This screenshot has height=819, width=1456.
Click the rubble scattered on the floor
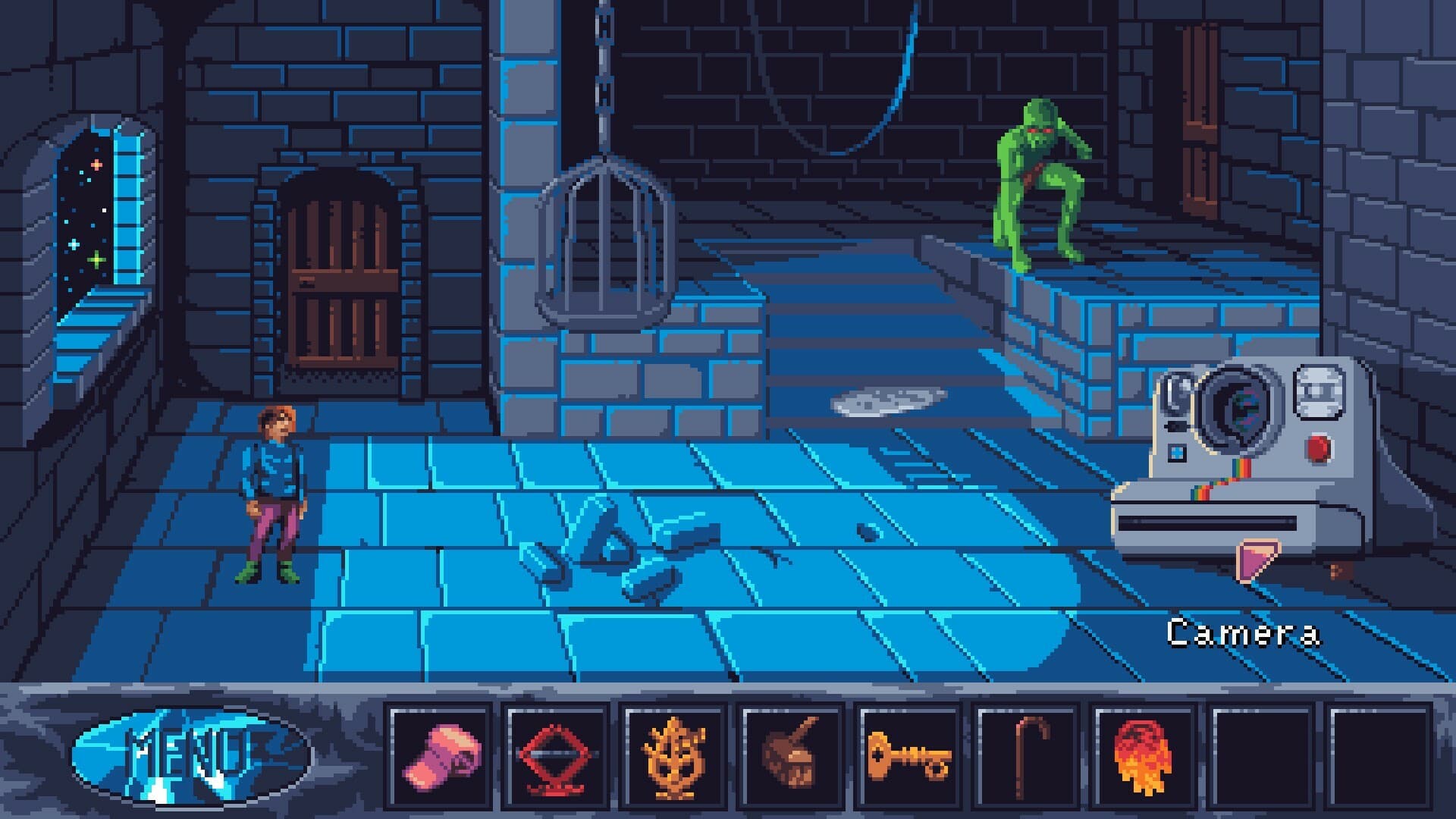pyautogui.click(x=614, y=554)
